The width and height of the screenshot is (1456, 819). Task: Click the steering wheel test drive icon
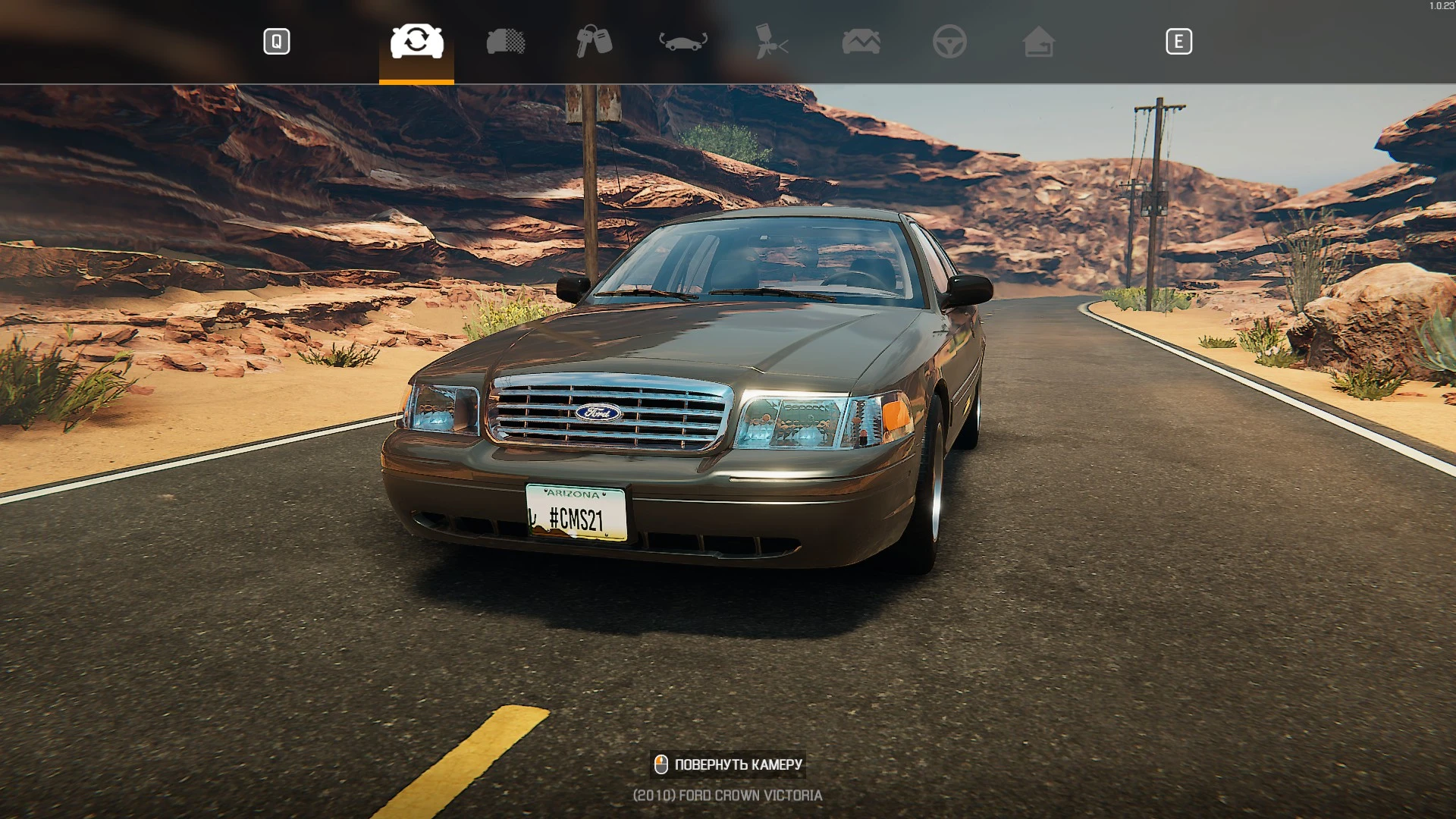(x=950, y=42)
